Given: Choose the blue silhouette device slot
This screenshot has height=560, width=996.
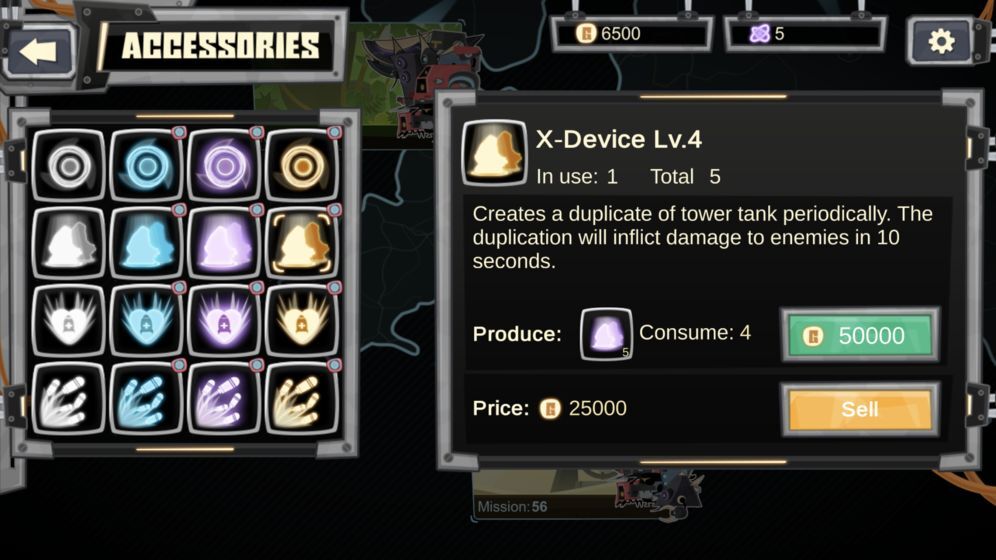Looking at the screenshot, I should click(x=146, y=244).
